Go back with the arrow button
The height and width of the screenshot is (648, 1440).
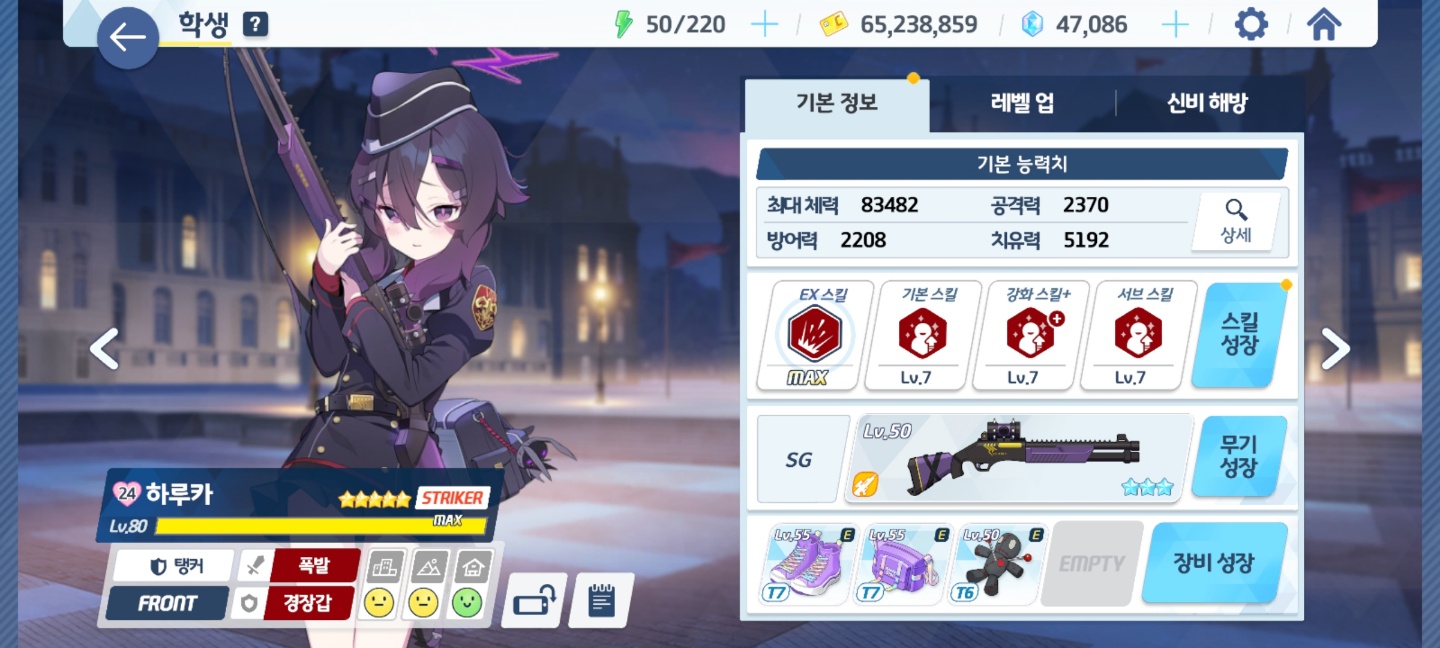pos(127,38)
